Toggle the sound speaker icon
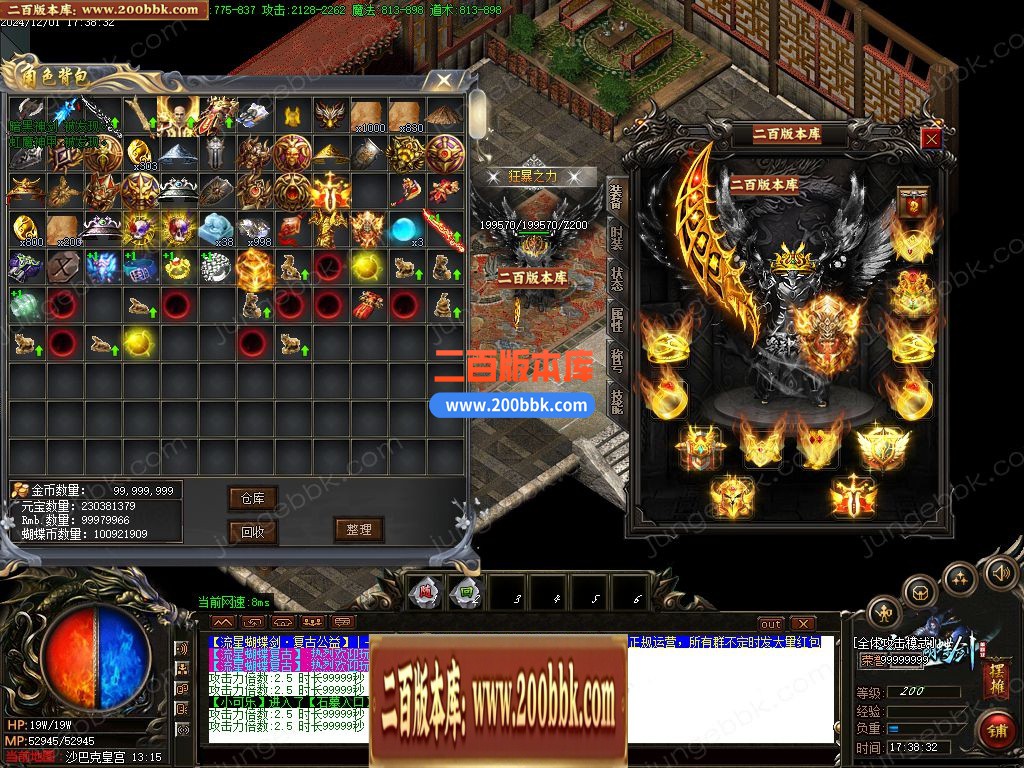Image resolution: width=1024 pixels, height=768 pixels. (998, 572)
